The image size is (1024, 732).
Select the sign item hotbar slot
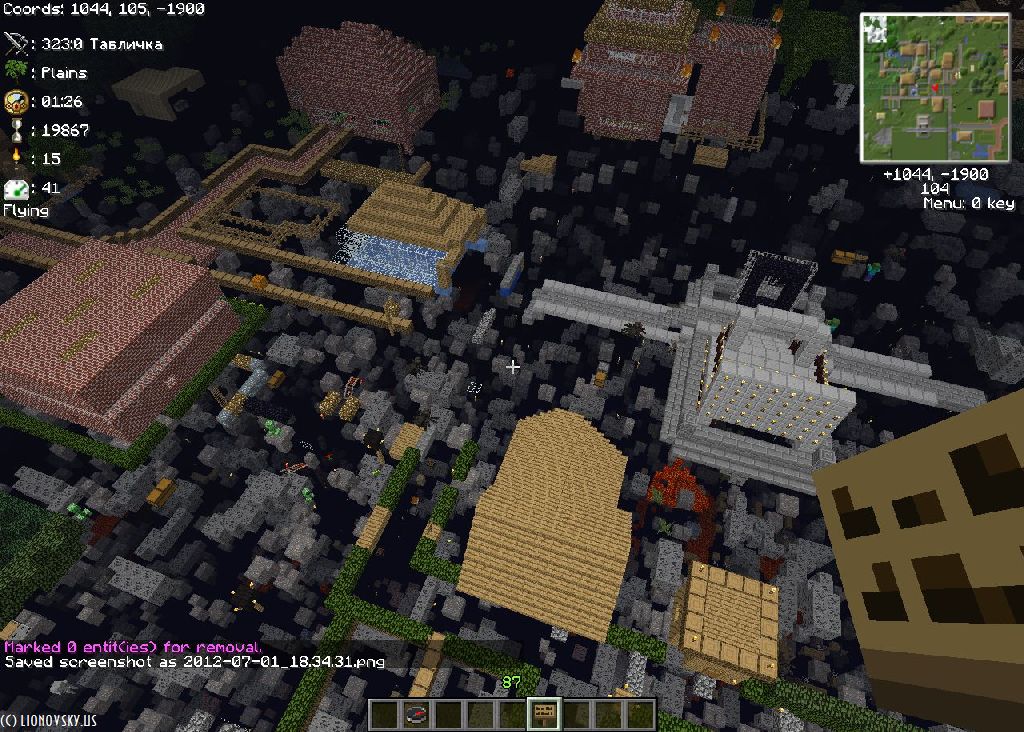point(545,715)
